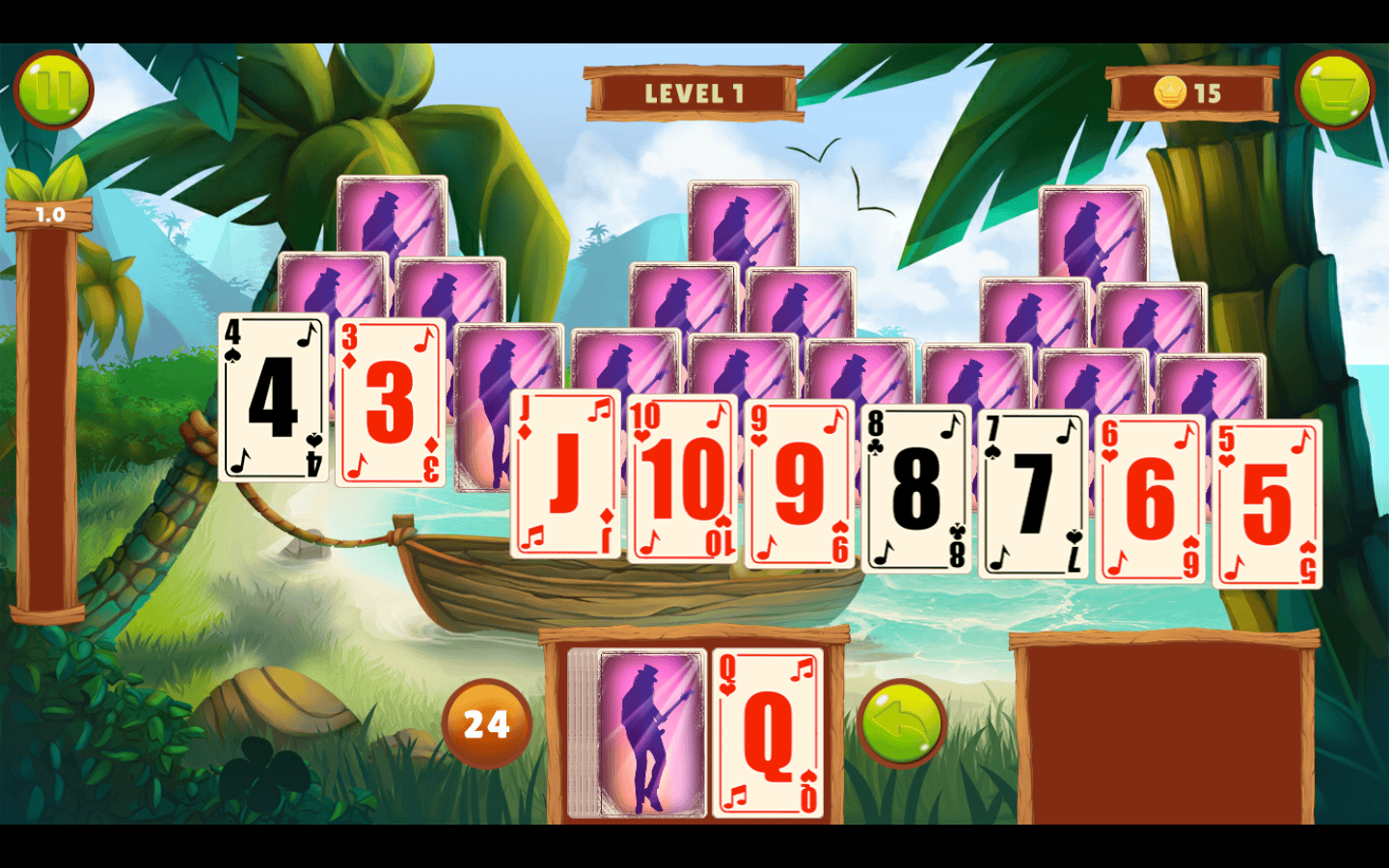The width and height of the screenshot is (1389, 868).
Task: Play the 5 of hearts
Action: pyautogui.click(x=1264, y=497)
